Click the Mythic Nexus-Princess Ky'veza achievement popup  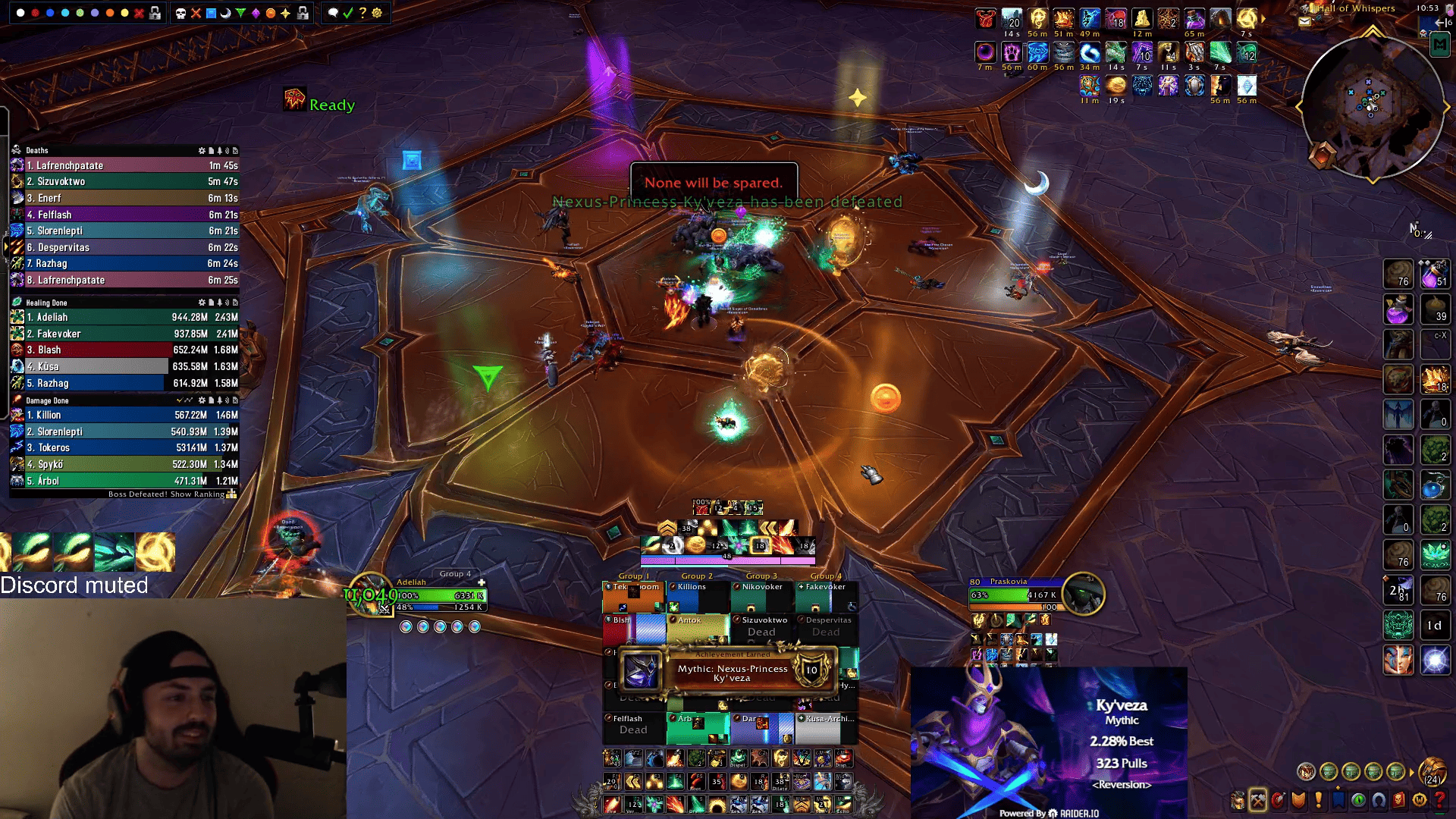(730, 671)
